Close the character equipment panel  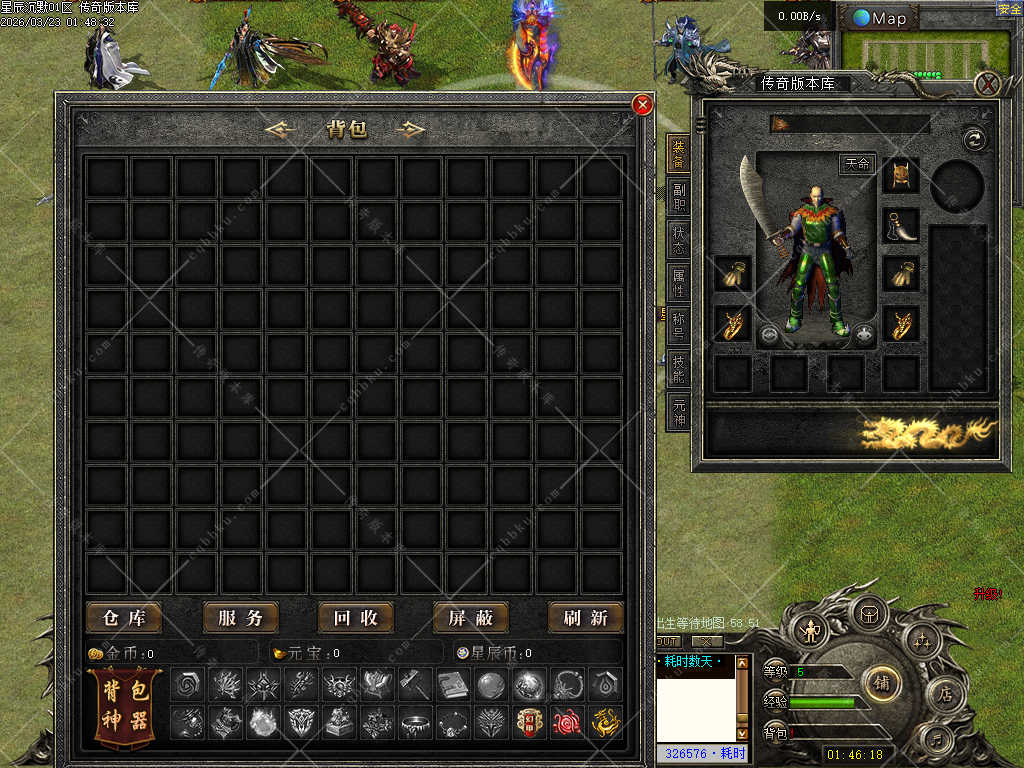click(x=987, y=84)
